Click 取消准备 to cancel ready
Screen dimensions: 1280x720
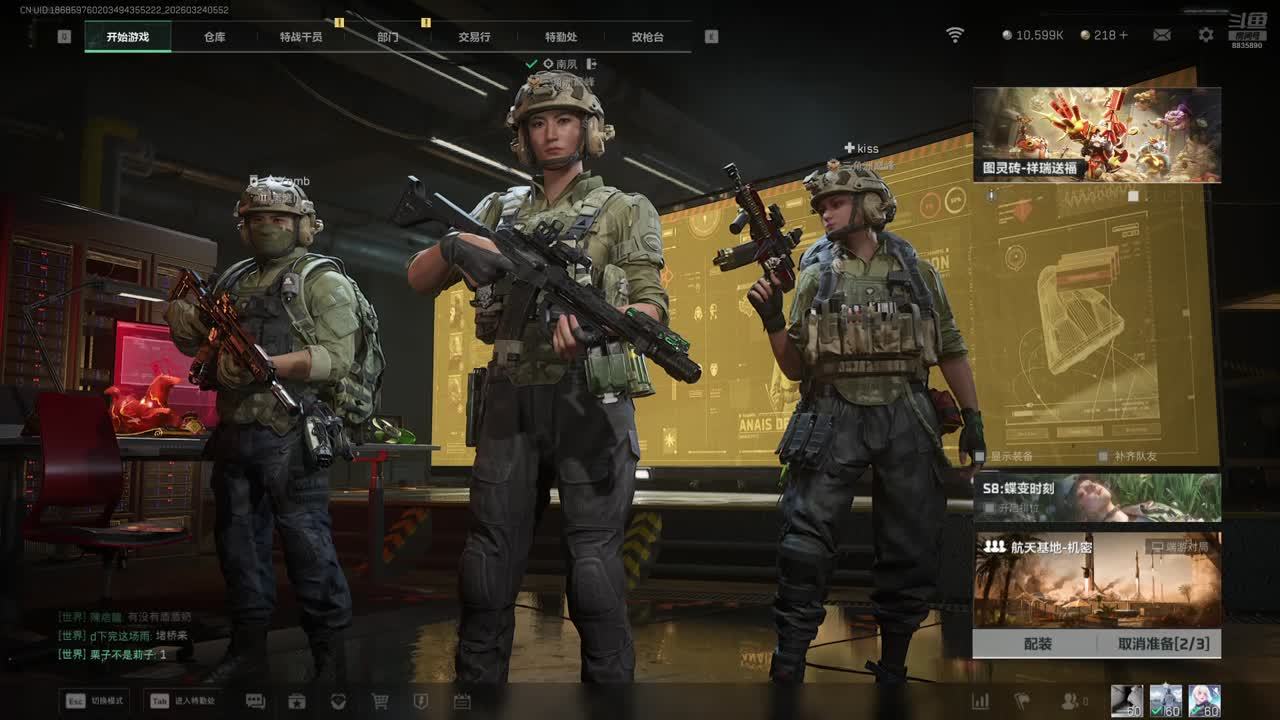[x=1163, y=644]
